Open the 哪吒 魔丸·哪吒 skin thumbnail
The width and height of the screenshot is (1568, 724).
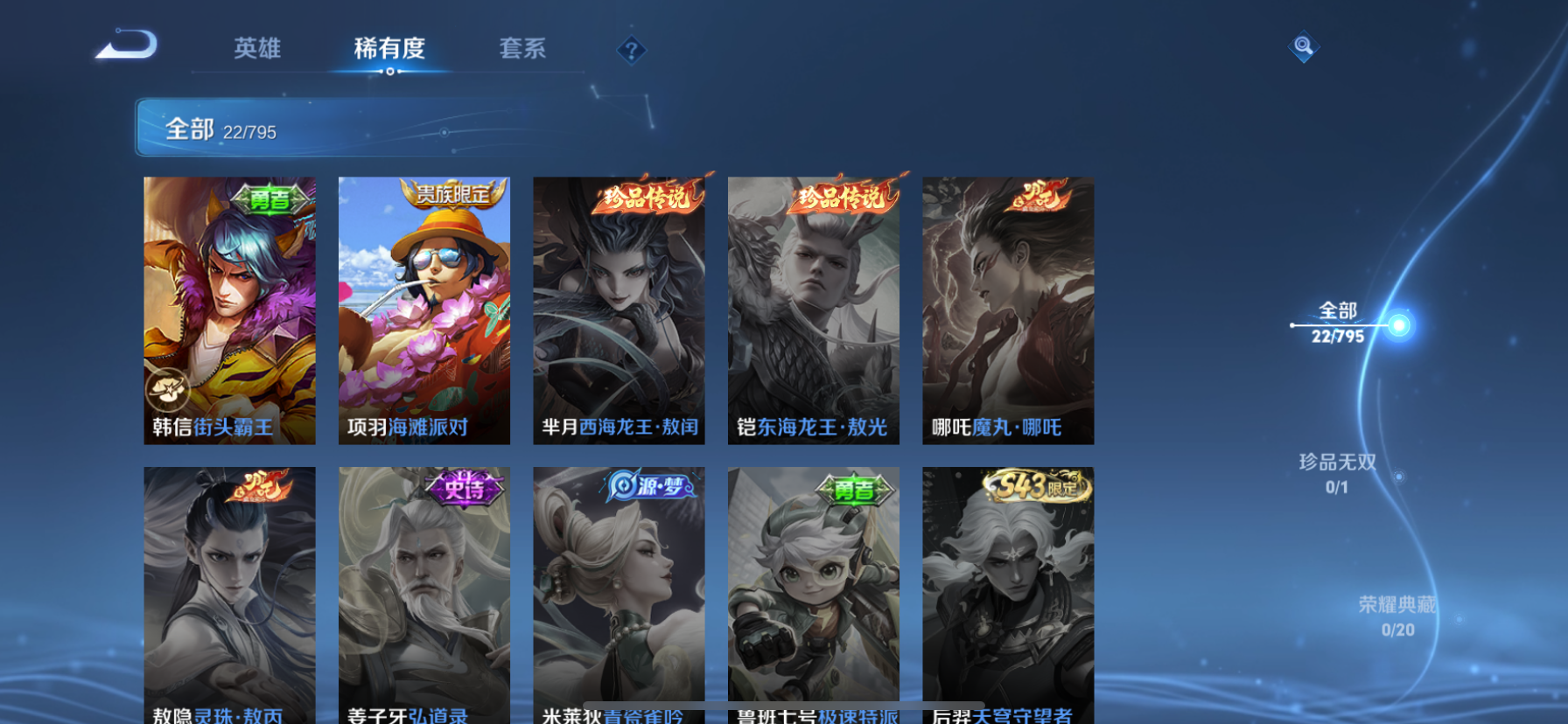pyautogui.click(x=1007, y=310)
